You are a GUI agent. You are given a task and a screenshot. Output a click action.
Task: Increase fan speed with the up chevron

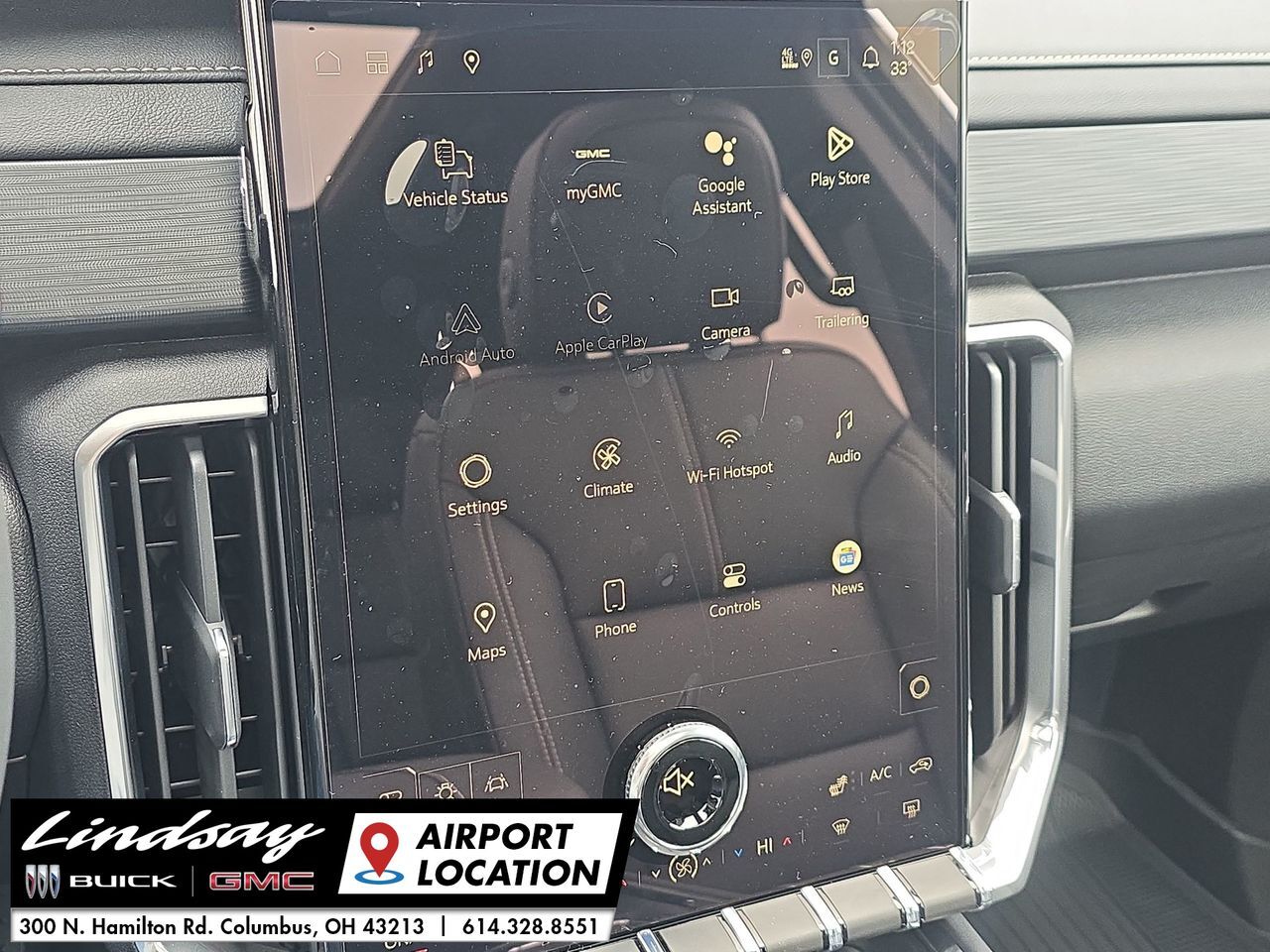pyautogui.click(x=706, y=862)
